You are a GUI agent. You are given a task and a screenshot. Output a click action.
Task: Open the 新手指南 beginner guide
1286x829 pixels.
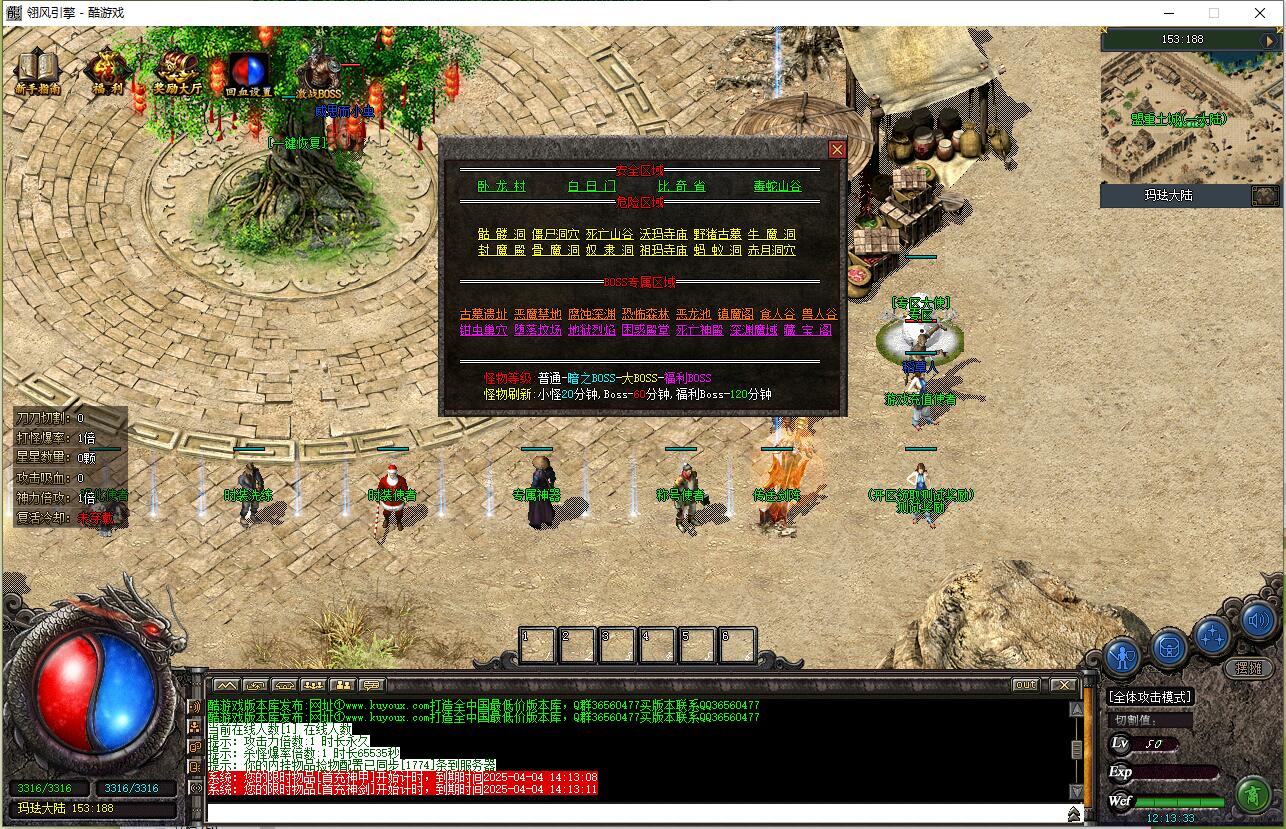point(38,71)
